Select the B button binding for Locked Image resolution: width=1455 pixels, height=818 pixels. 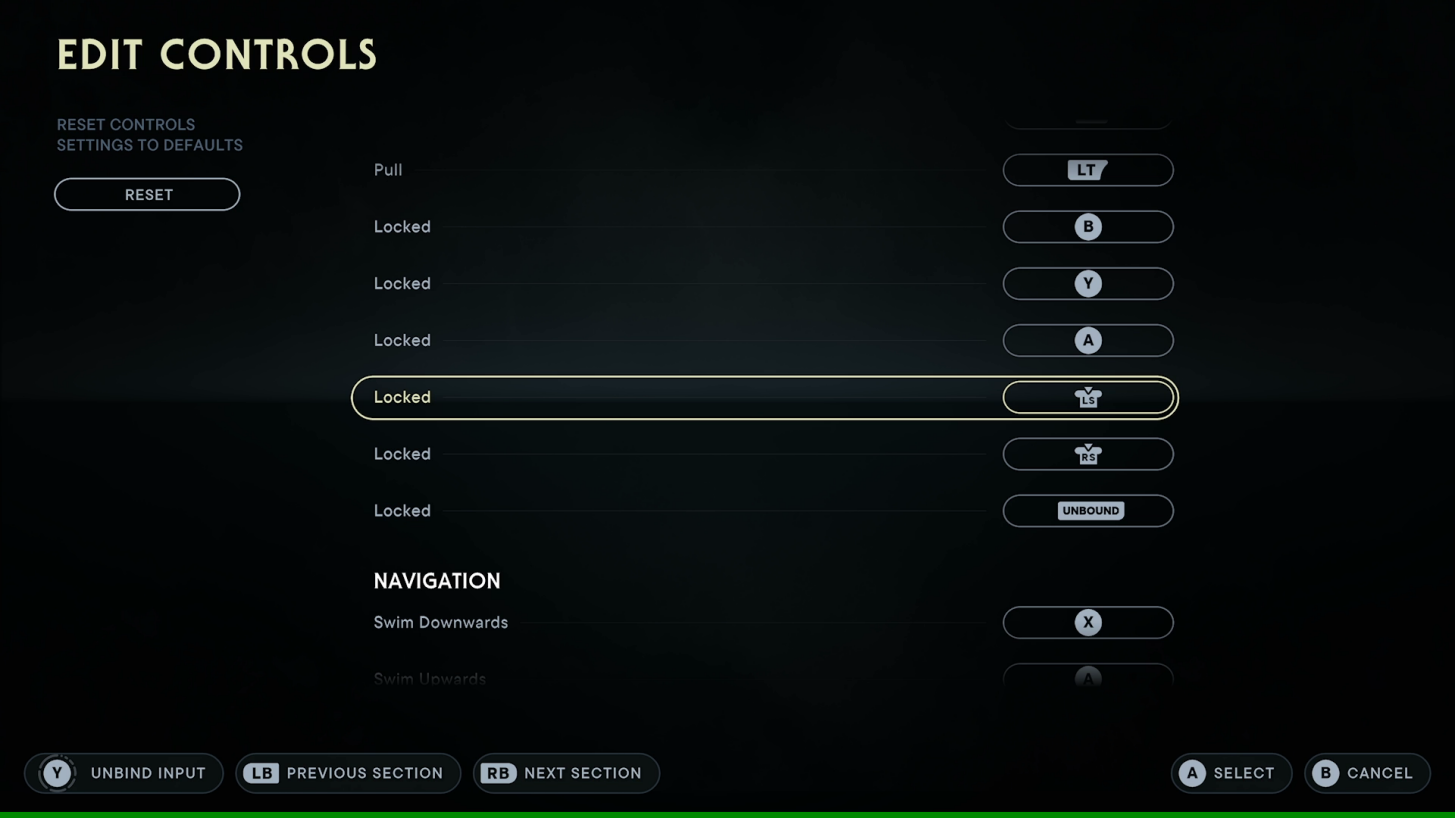tap(1087, 227)
